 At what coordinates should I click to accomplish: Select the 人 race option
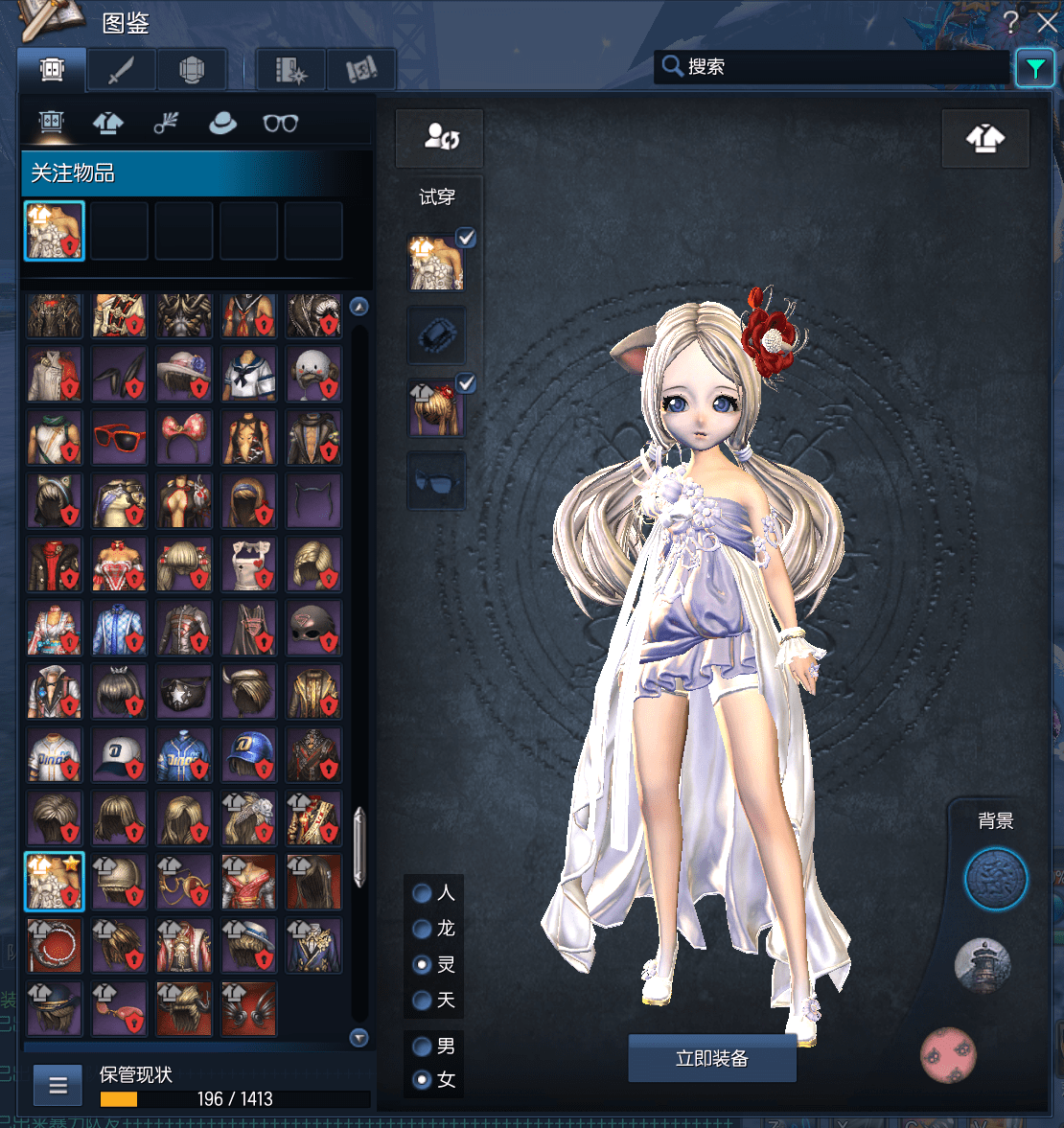point(422,893)
